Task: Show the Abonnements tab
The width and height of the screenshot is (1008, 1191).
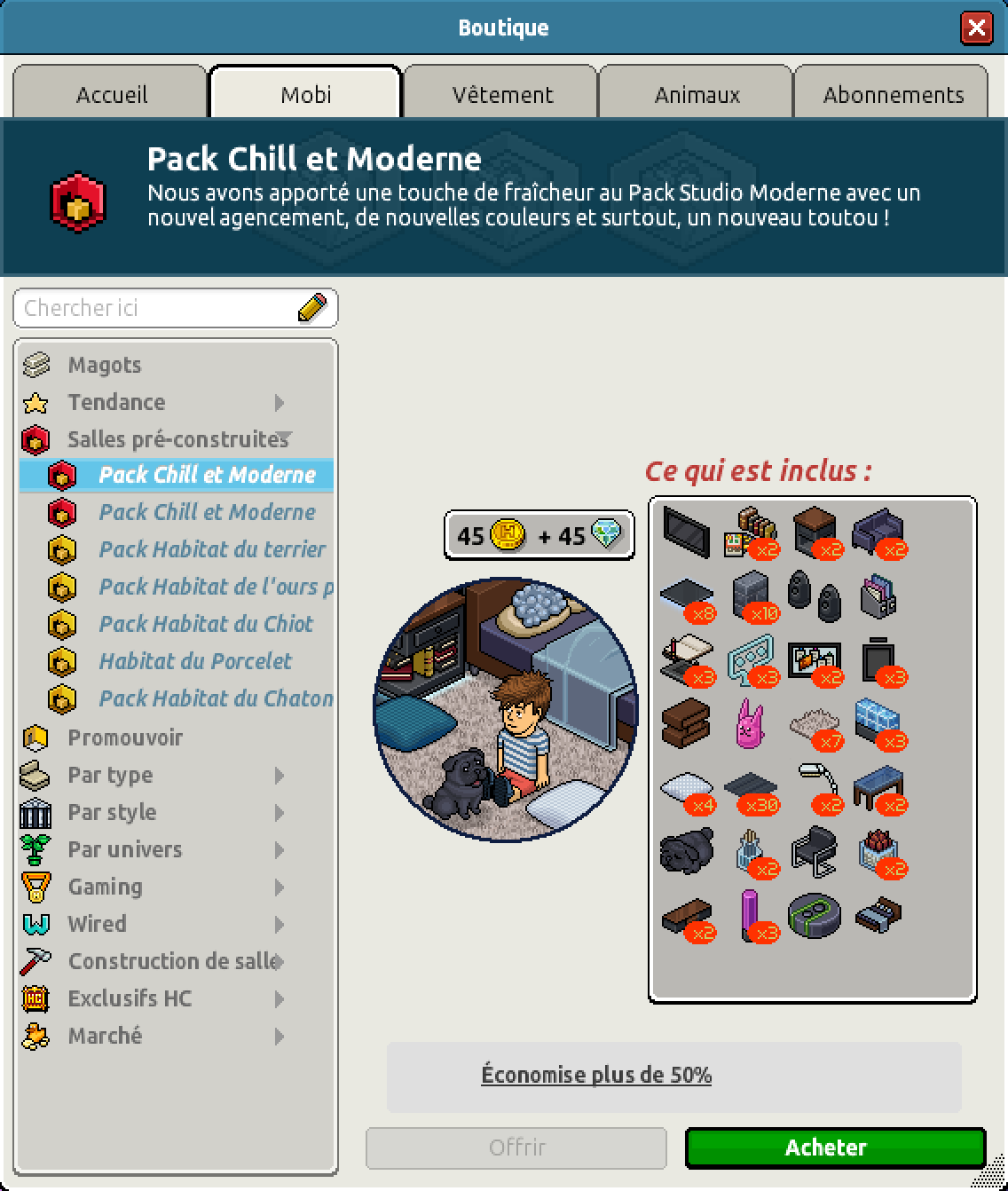Action: tap(893, 94)
